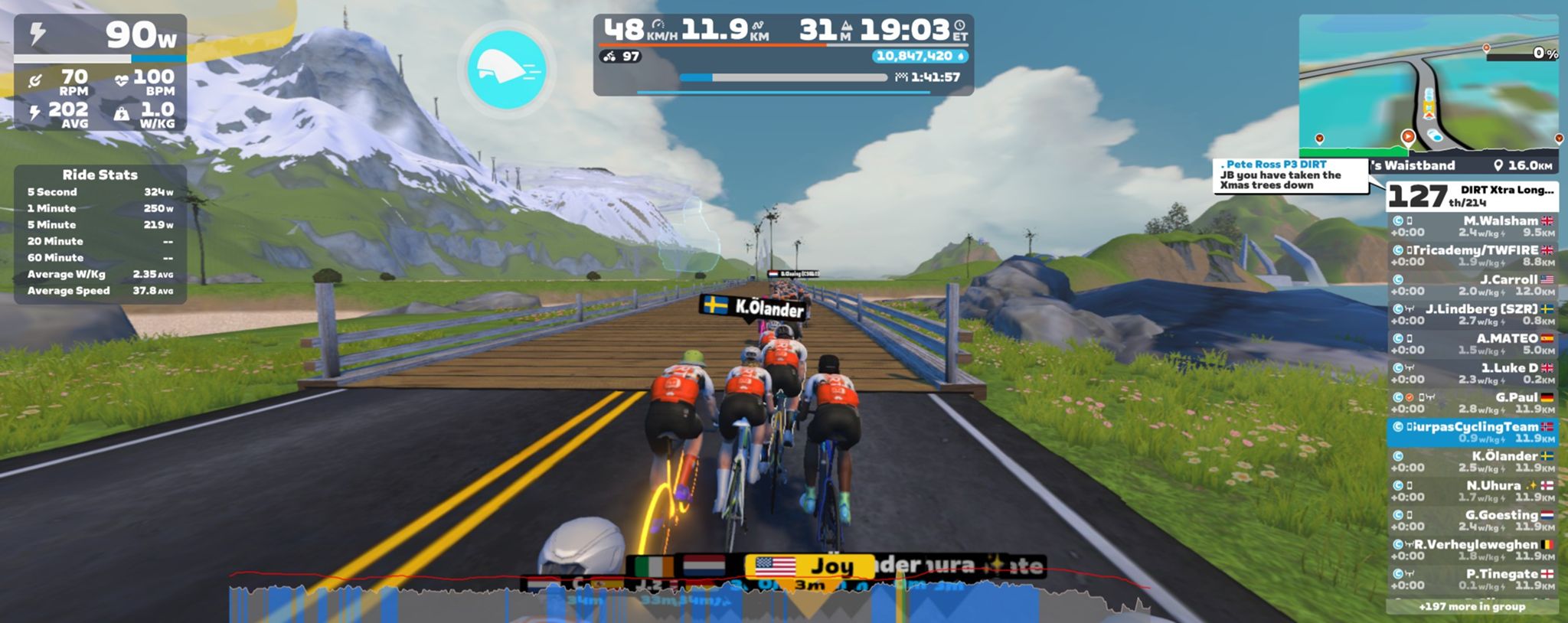Activate the aero helmet power-up

(x=506, y=70)
